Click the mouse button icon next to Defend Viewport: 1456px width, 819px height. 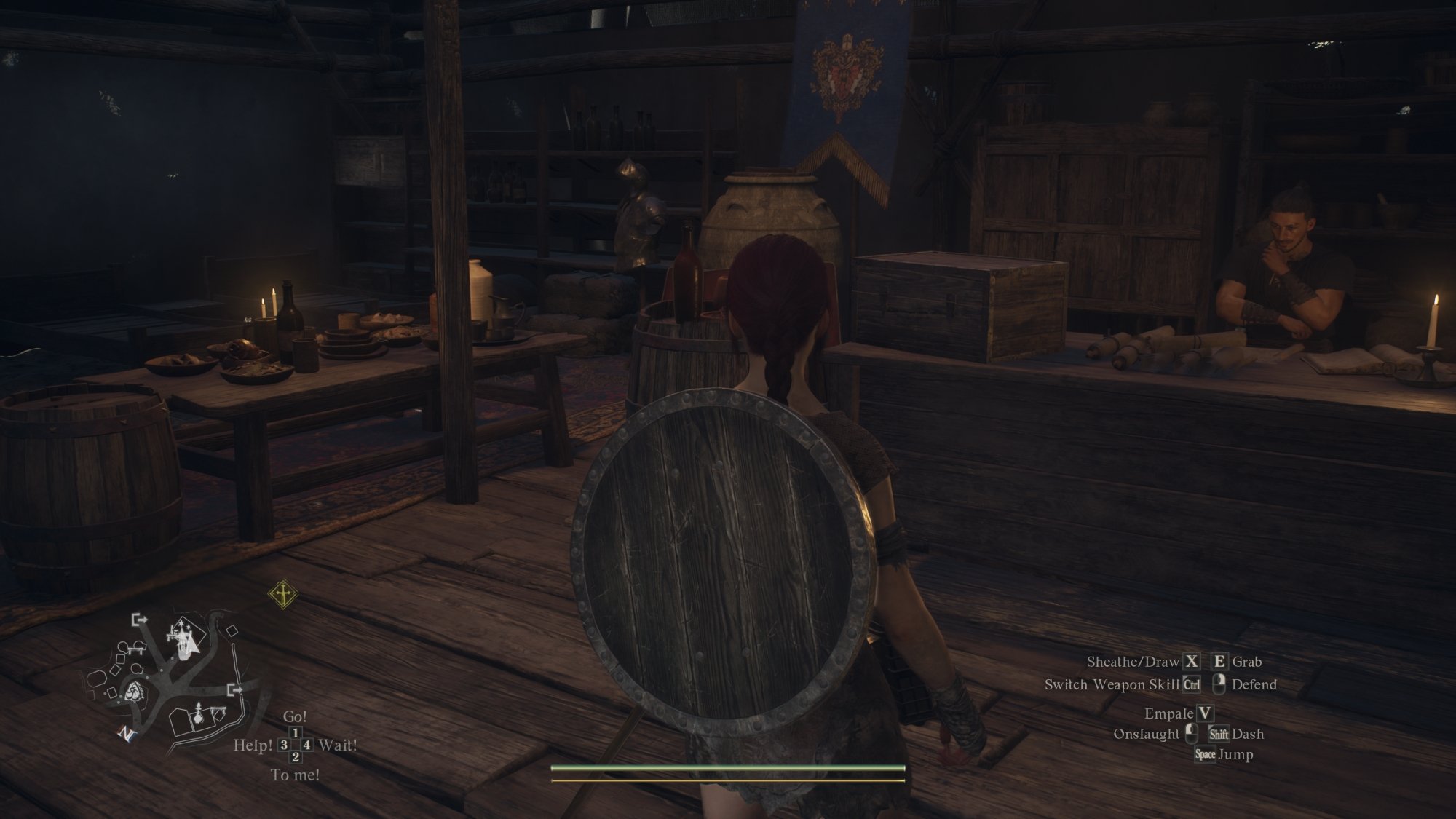(1219, 684)
